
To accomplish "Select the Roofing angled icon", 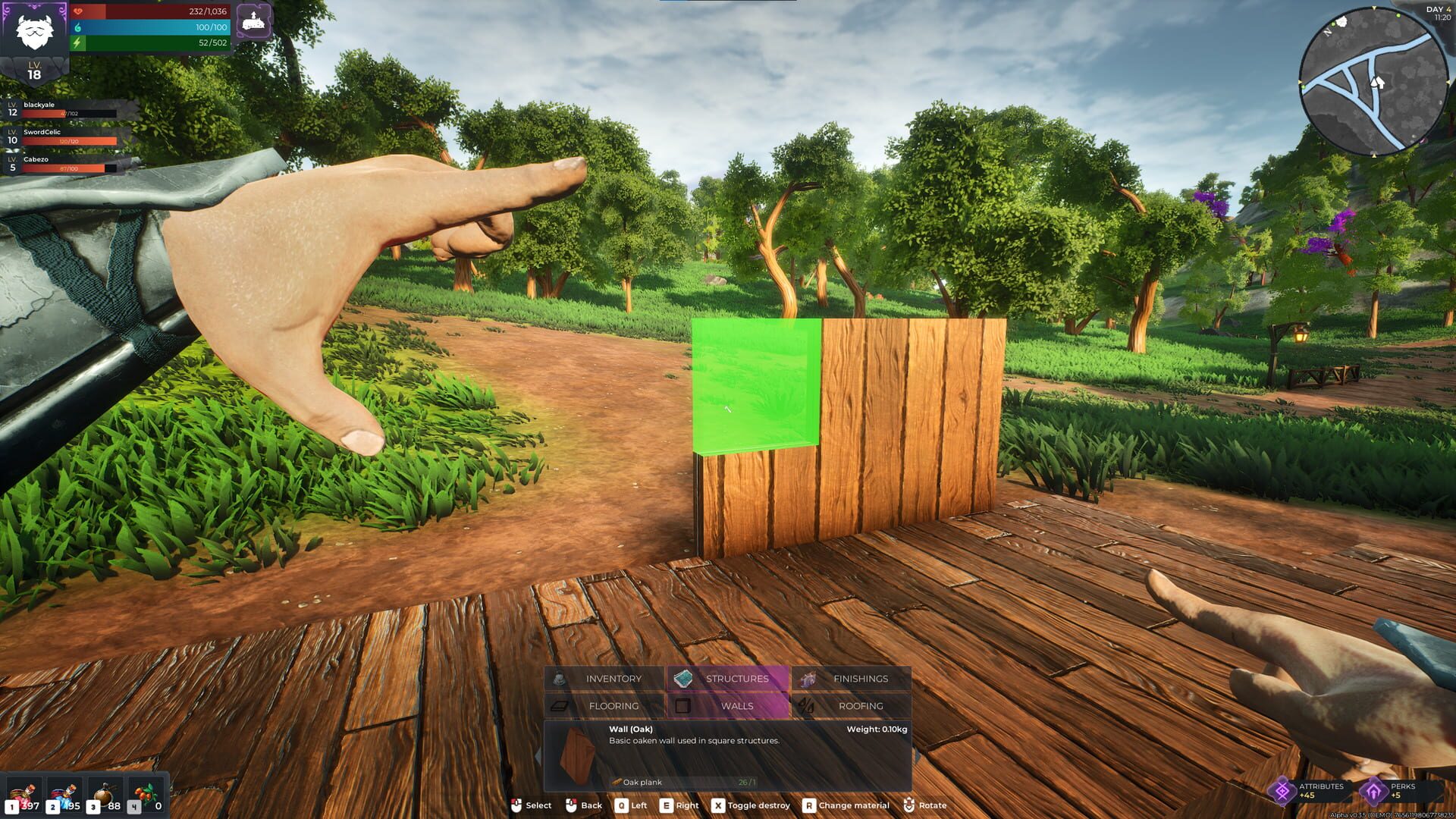I will (x=807, y=705).
